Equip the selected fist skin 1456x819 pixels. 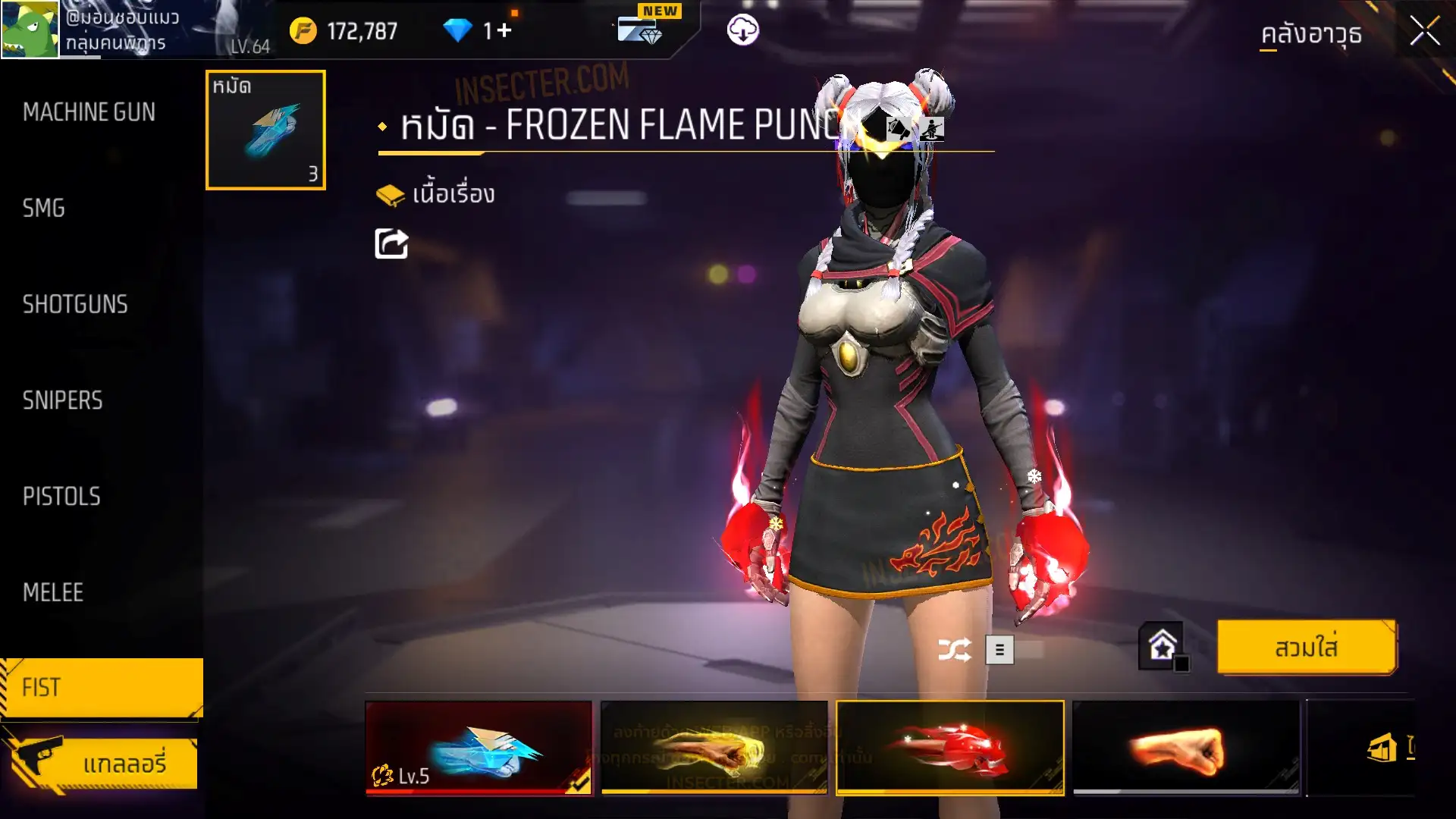pyautogui.click(x=1306, y=648)
